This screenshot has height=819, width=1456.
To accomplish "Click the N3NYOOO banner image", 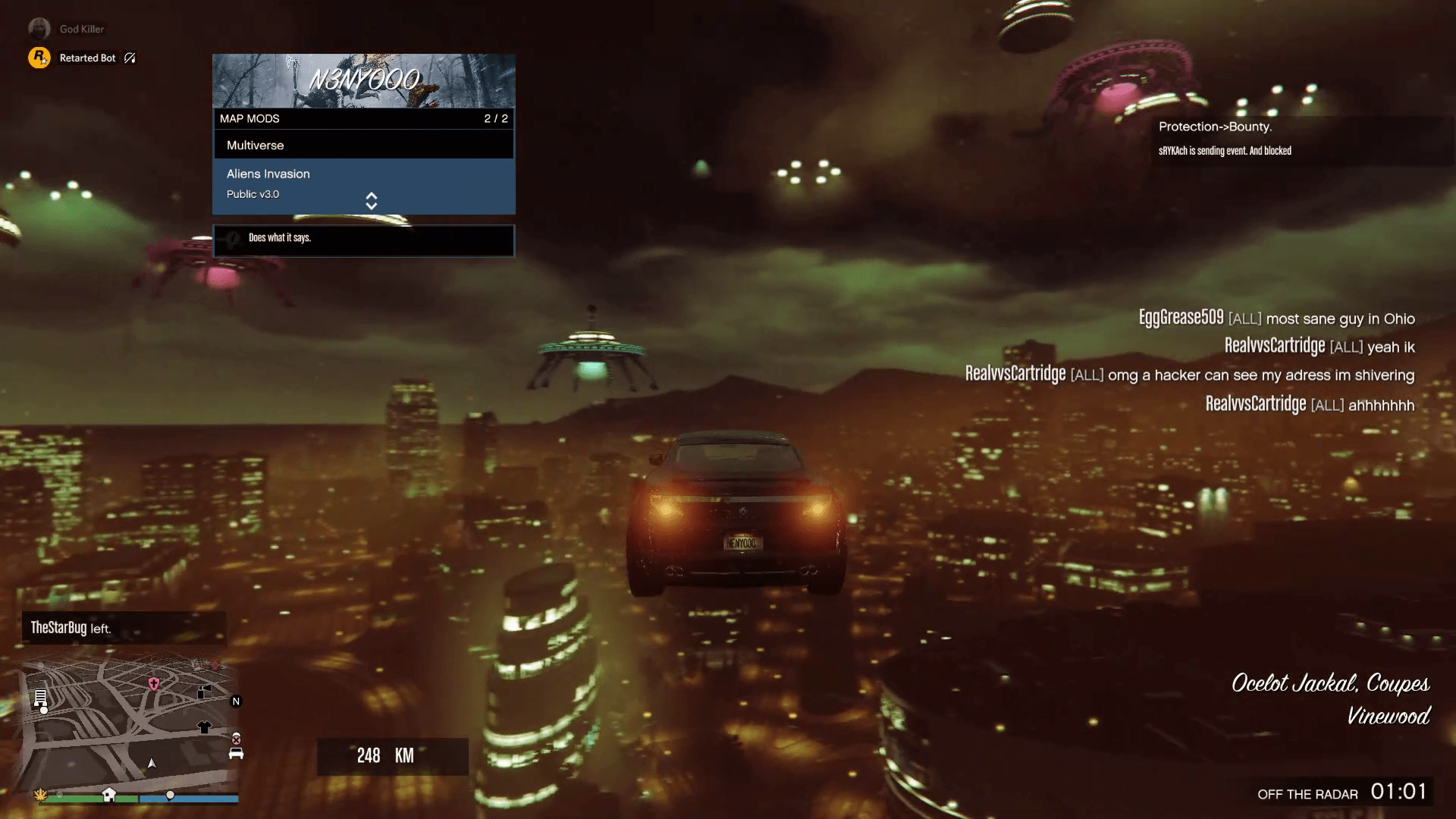I will (364, 81).
